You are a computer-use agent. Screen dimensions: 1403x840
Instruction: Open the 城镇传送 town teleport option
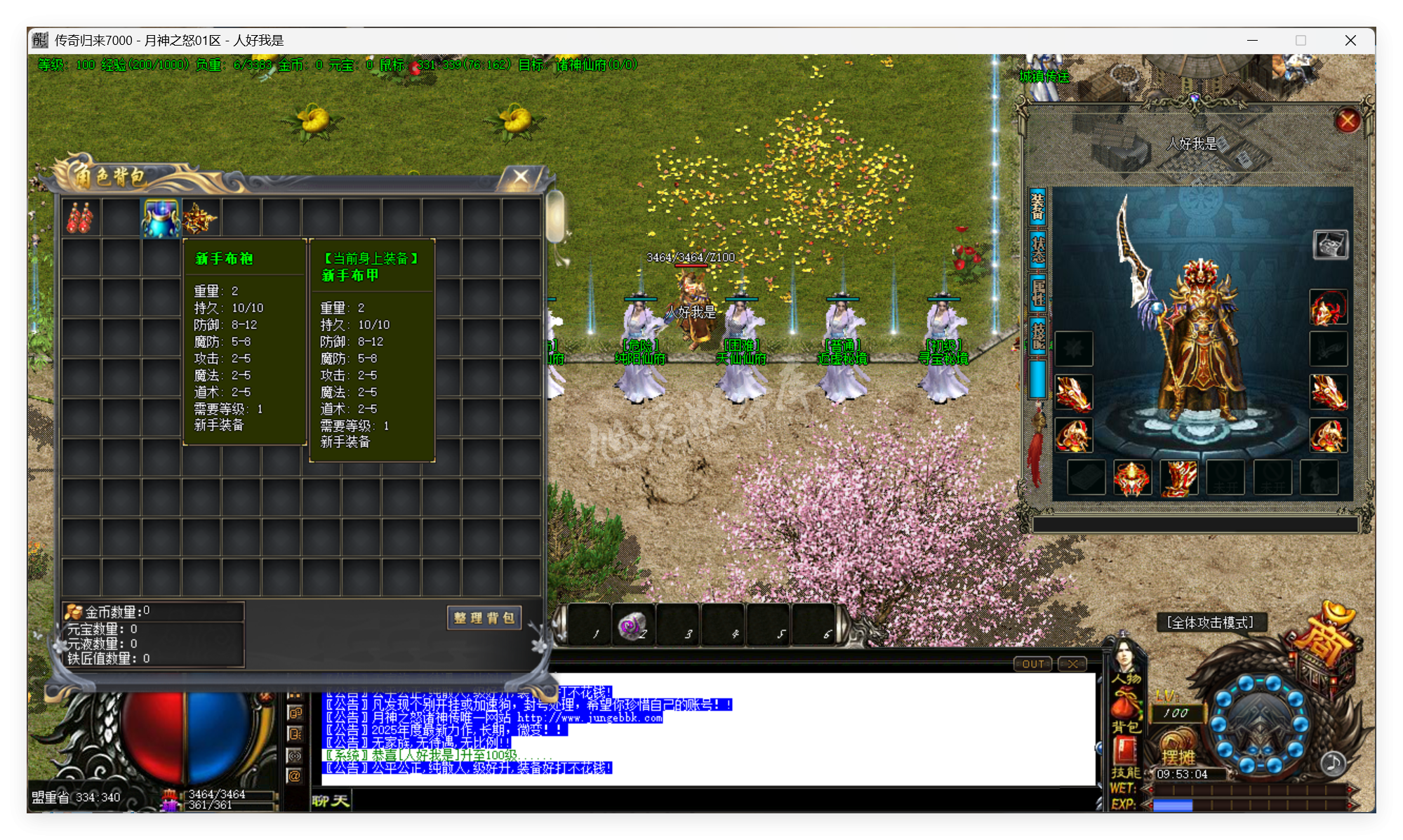pyautogui.click(x=1042, y=77)
